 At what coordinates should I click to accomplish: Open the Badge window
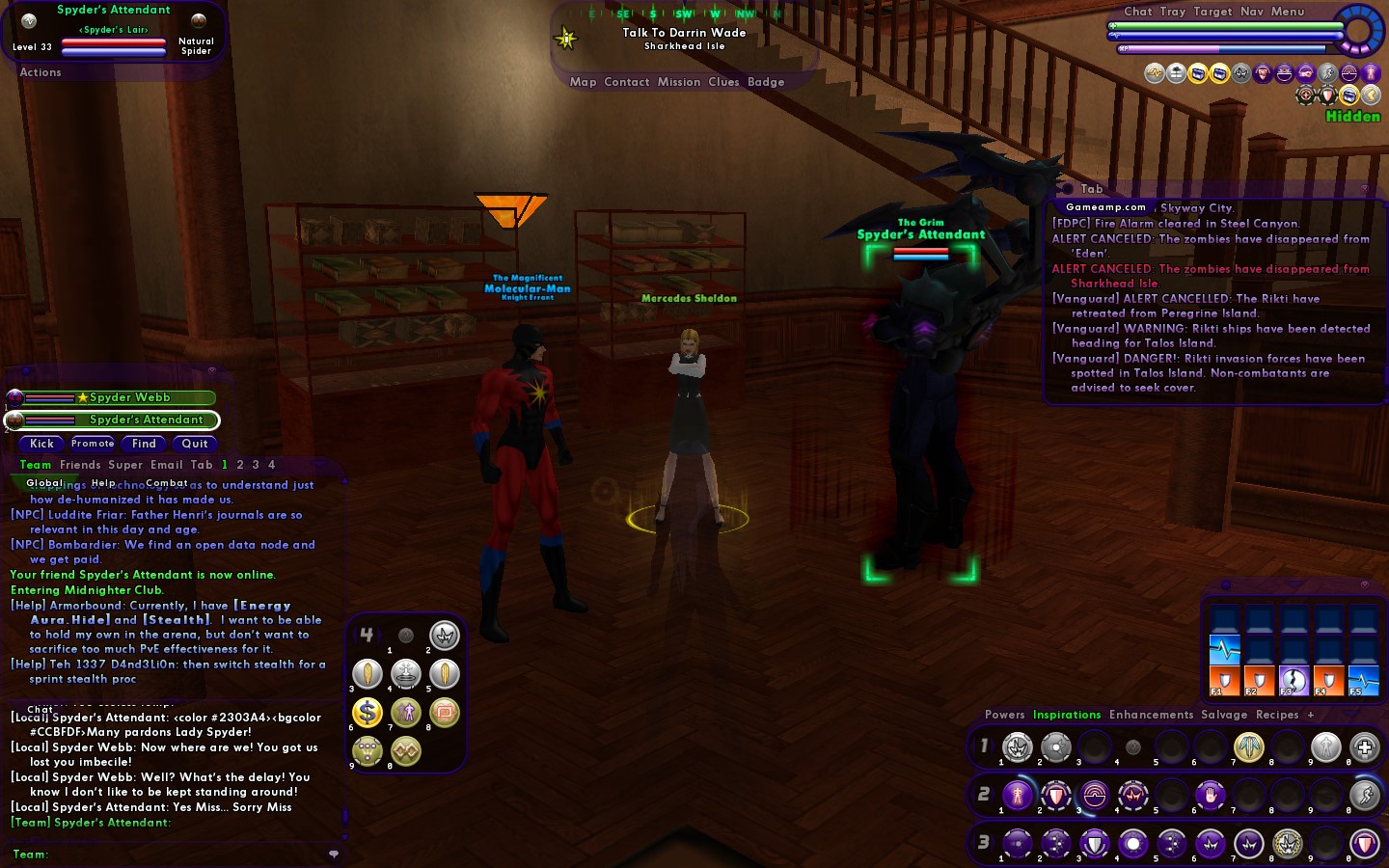766,82
